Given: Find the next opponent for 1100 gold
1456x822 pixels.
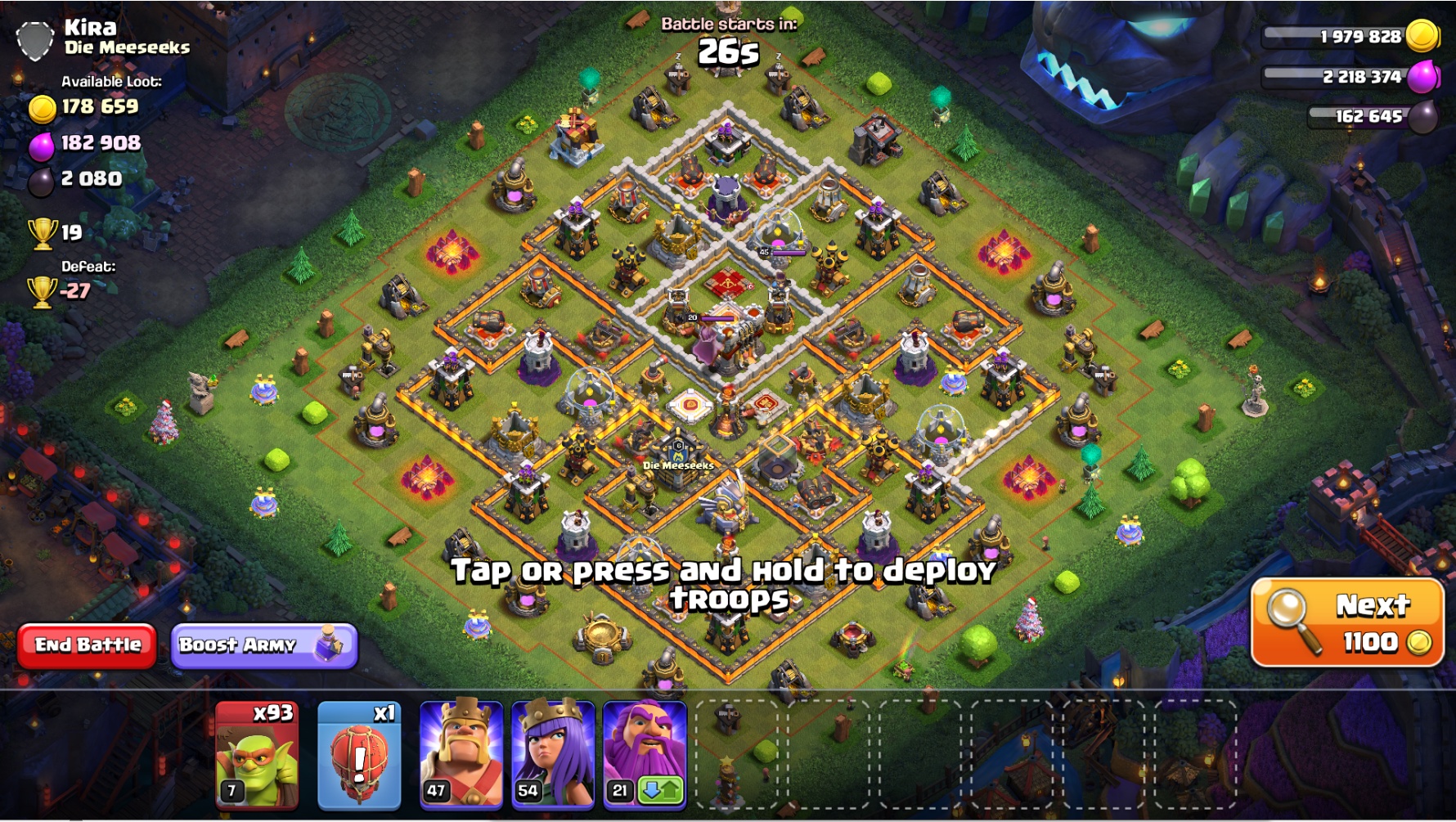Looking at the screenshot, I should (1346, 623).
